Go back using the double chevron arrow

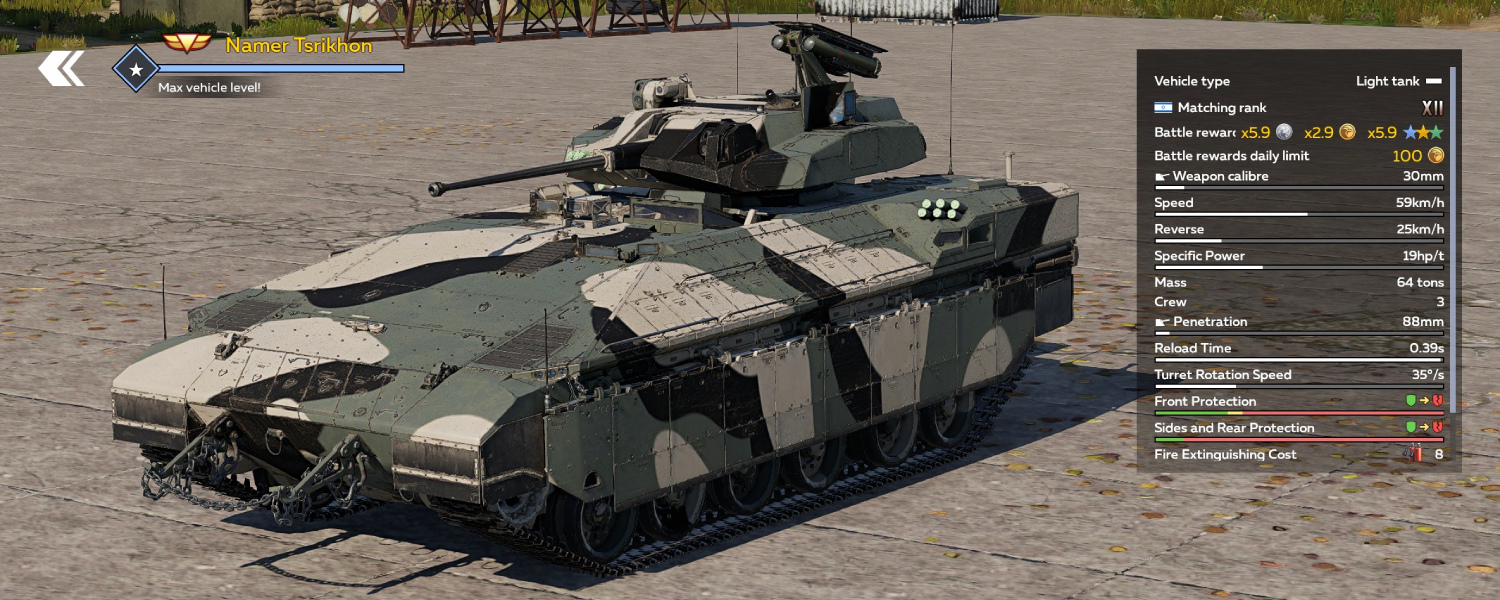(61, 69)
